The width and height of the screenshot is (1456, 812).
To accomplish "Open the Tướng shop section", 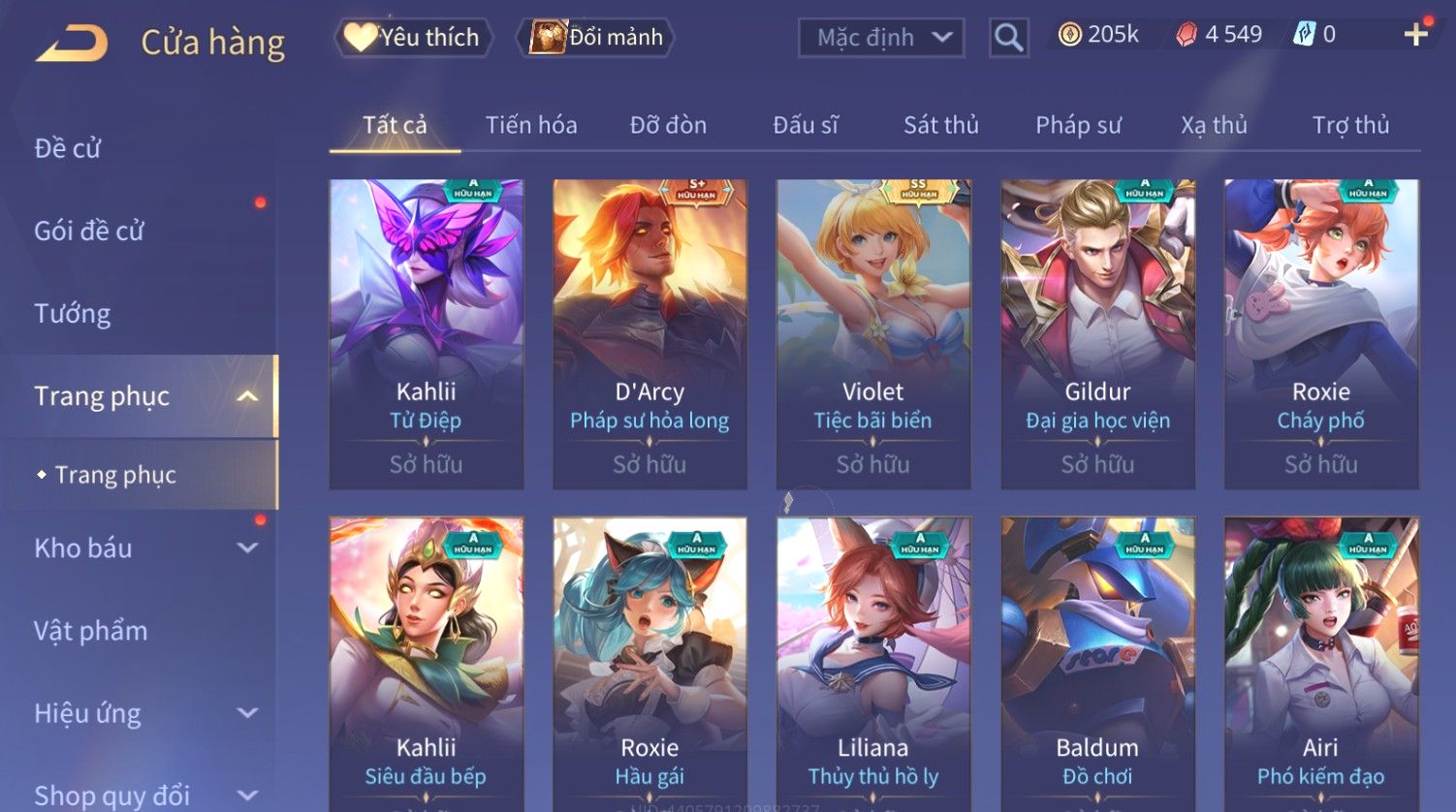I will click(x=73, y=313).
